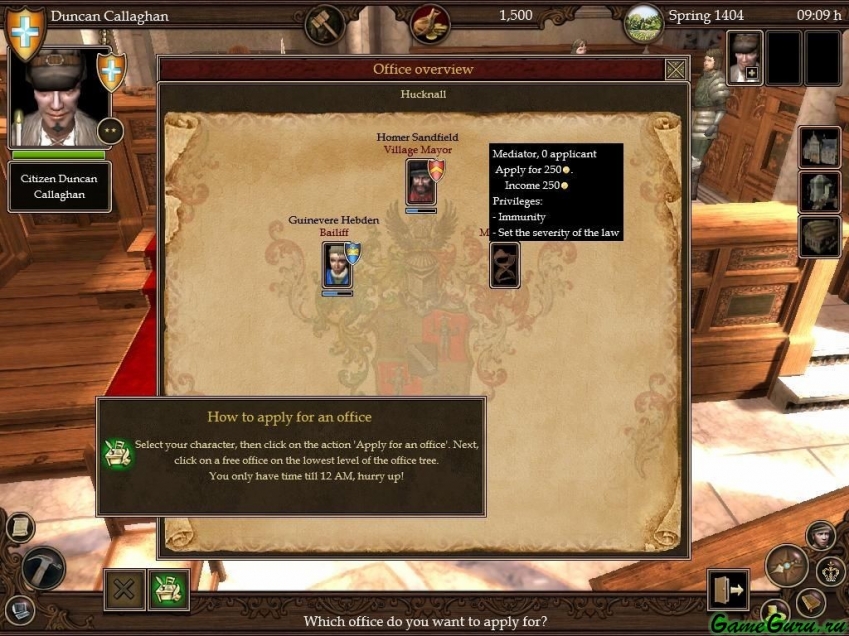Cancel the action with the X button

124,589
